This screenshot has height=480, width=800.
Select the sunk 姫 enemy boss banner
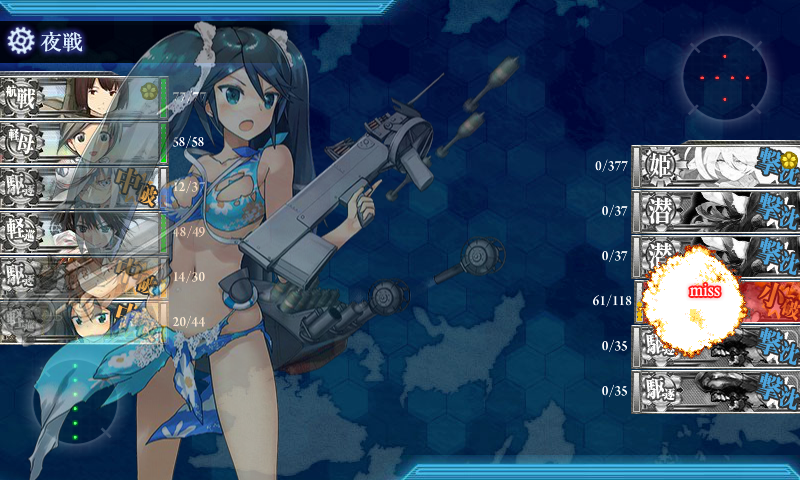coord(716,166)
